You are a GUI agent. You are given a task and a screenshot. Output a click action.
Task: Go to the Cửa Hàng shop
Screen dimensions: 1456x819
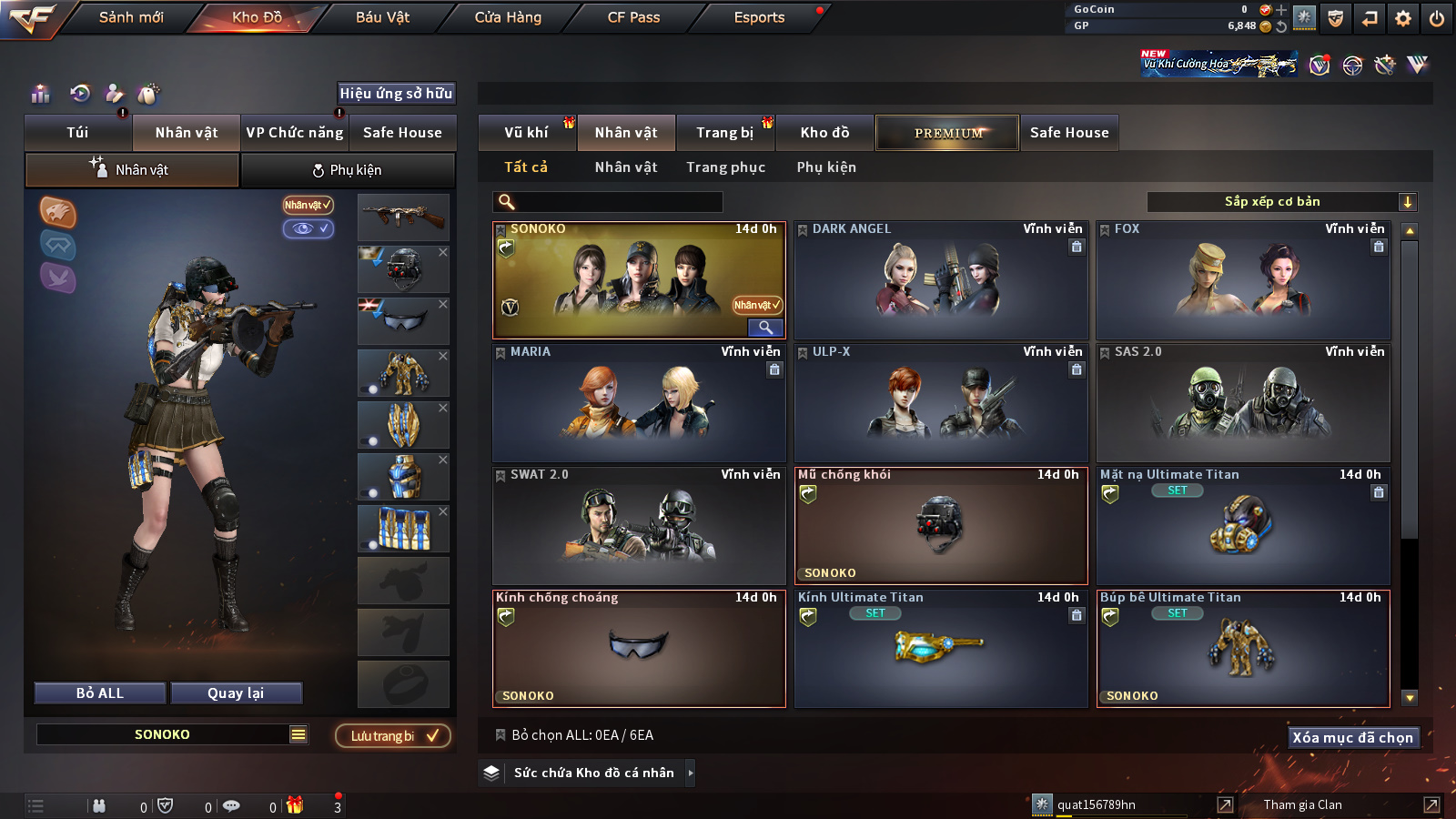point(508,17)
